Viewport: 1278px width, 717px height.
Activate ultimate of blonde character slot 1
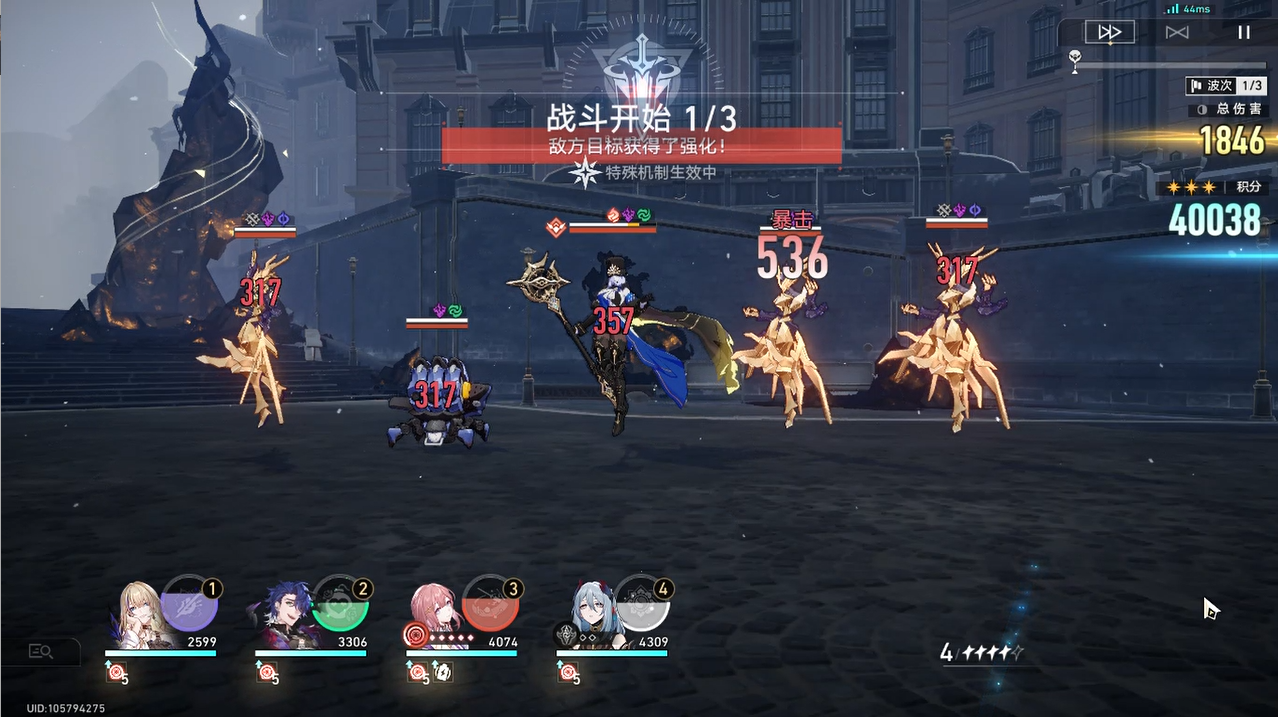(x=189, y=604)
